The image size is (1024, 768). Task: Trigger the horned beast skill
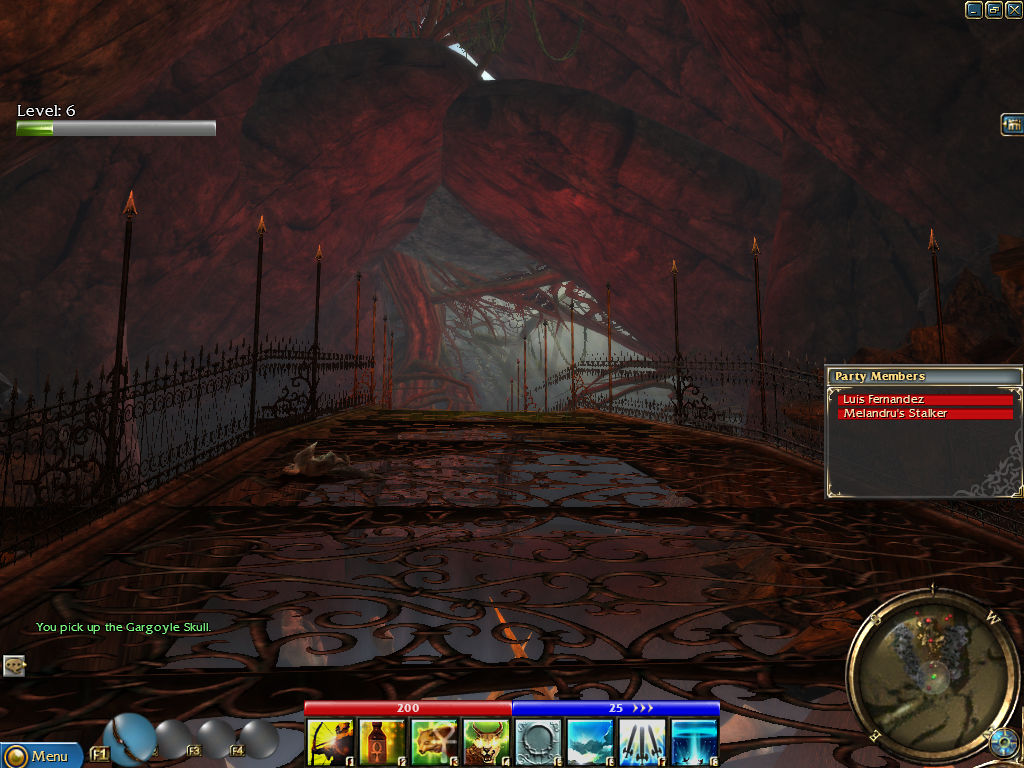pyautogui.click(x=486, y=742)
